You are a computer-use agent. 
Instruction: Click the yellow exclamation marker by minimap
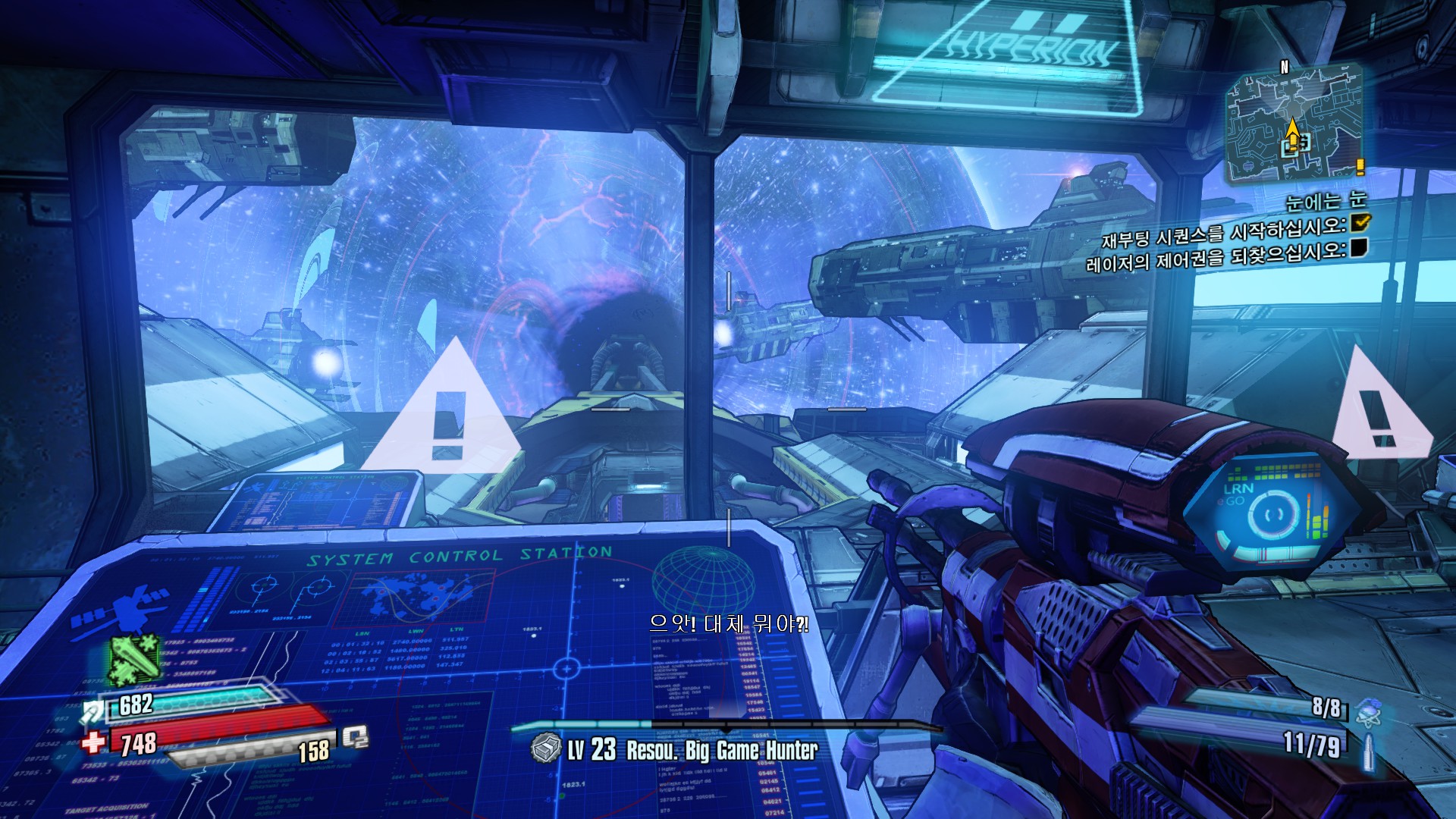click(1360, 166)
